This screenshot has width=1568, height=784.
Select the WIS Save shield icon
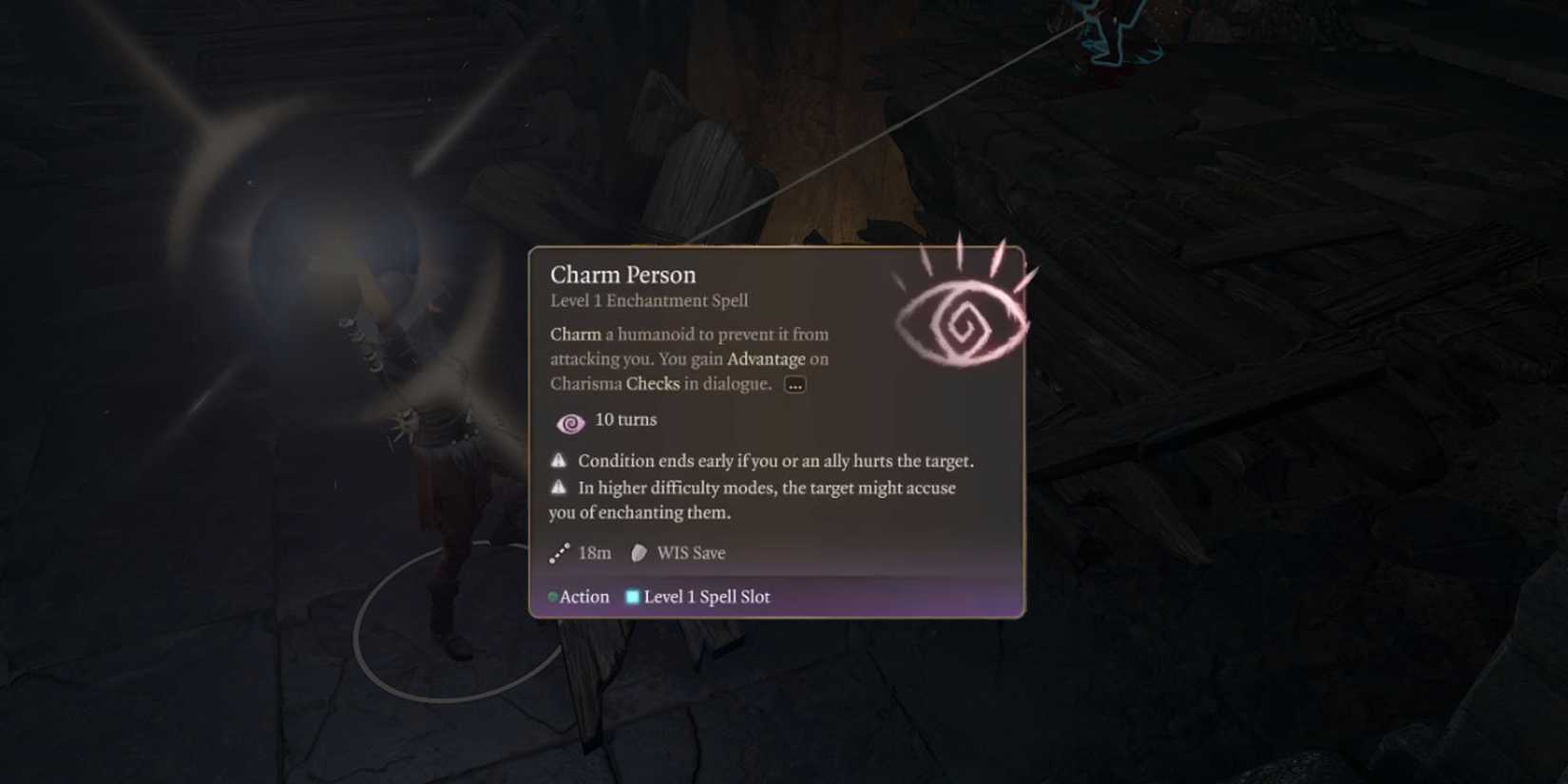(638, 552)
